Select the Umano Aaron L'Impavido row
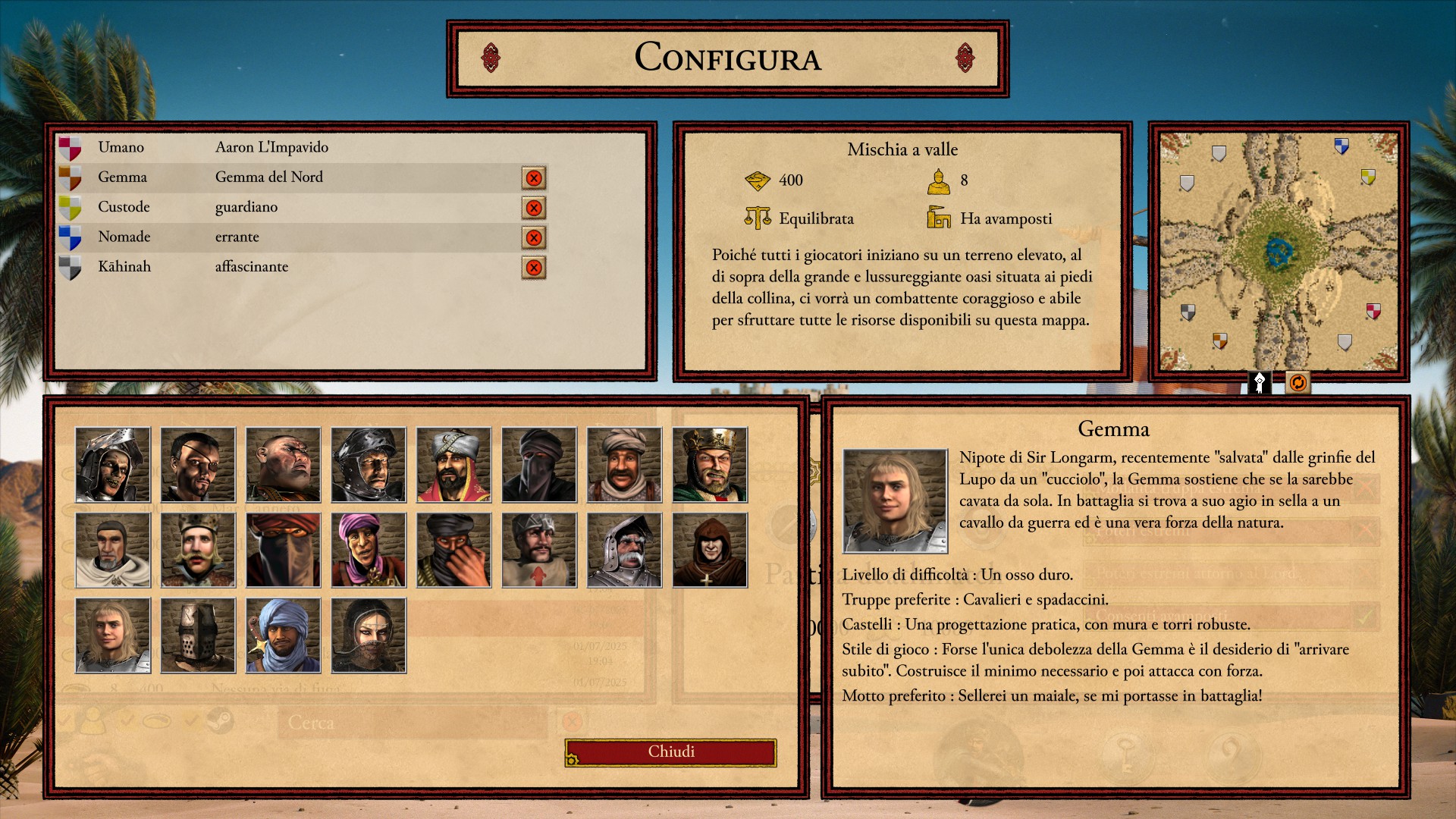 click(303, 147)
